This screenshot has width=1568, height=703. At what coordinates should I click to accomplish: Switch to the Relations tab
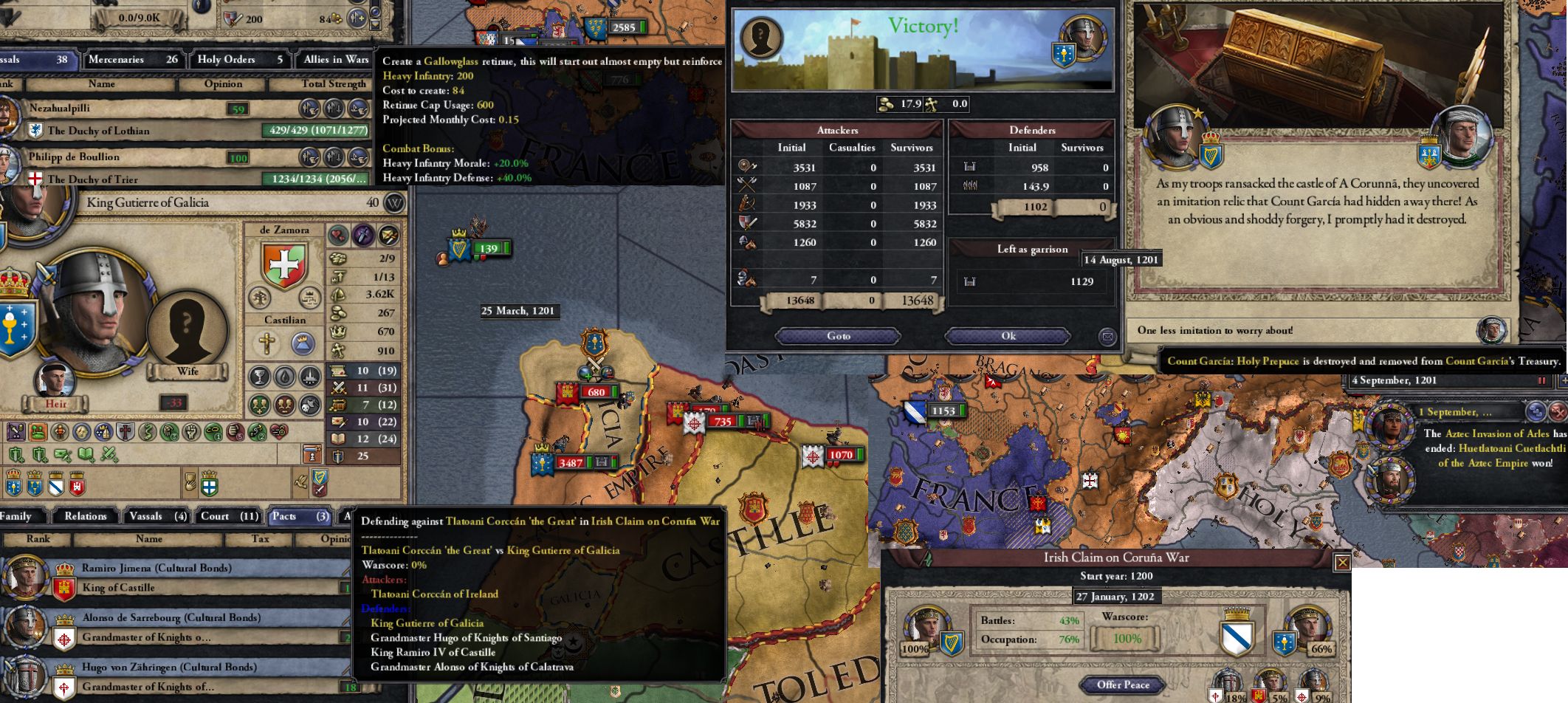(85, 516)
